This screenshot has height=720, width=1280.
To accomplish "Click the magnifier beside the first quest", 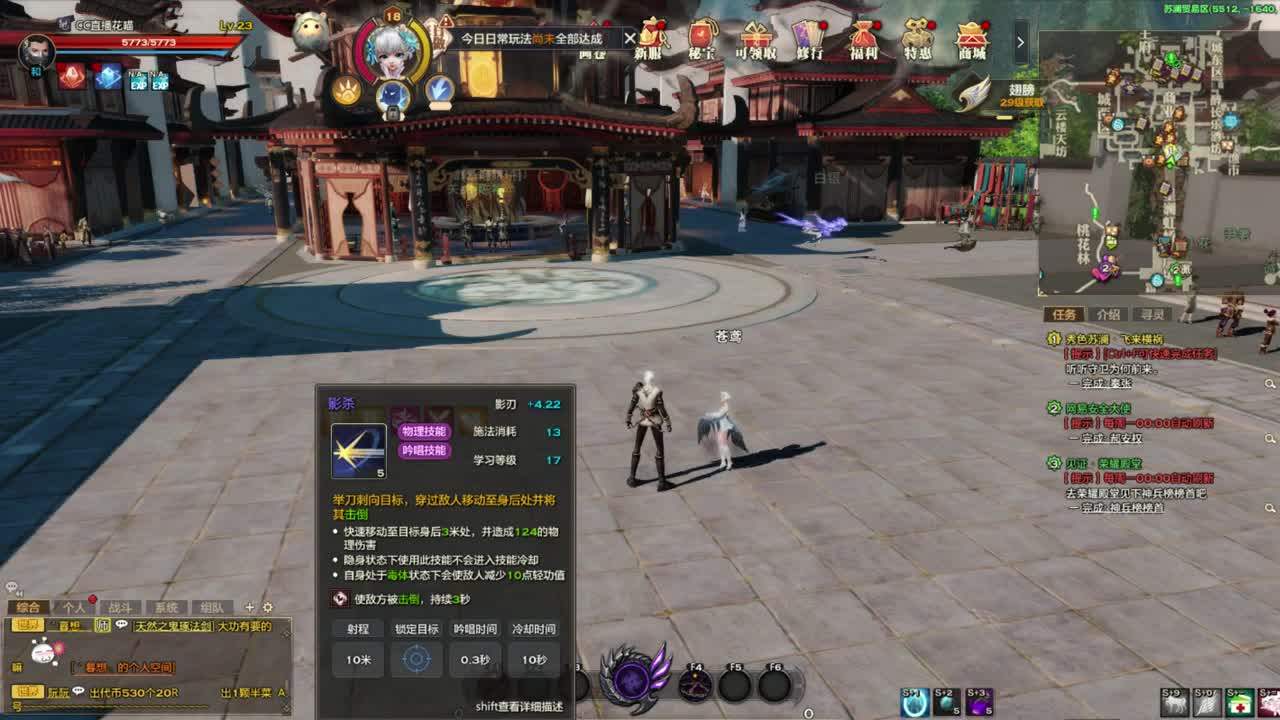I will [1269, 382].
